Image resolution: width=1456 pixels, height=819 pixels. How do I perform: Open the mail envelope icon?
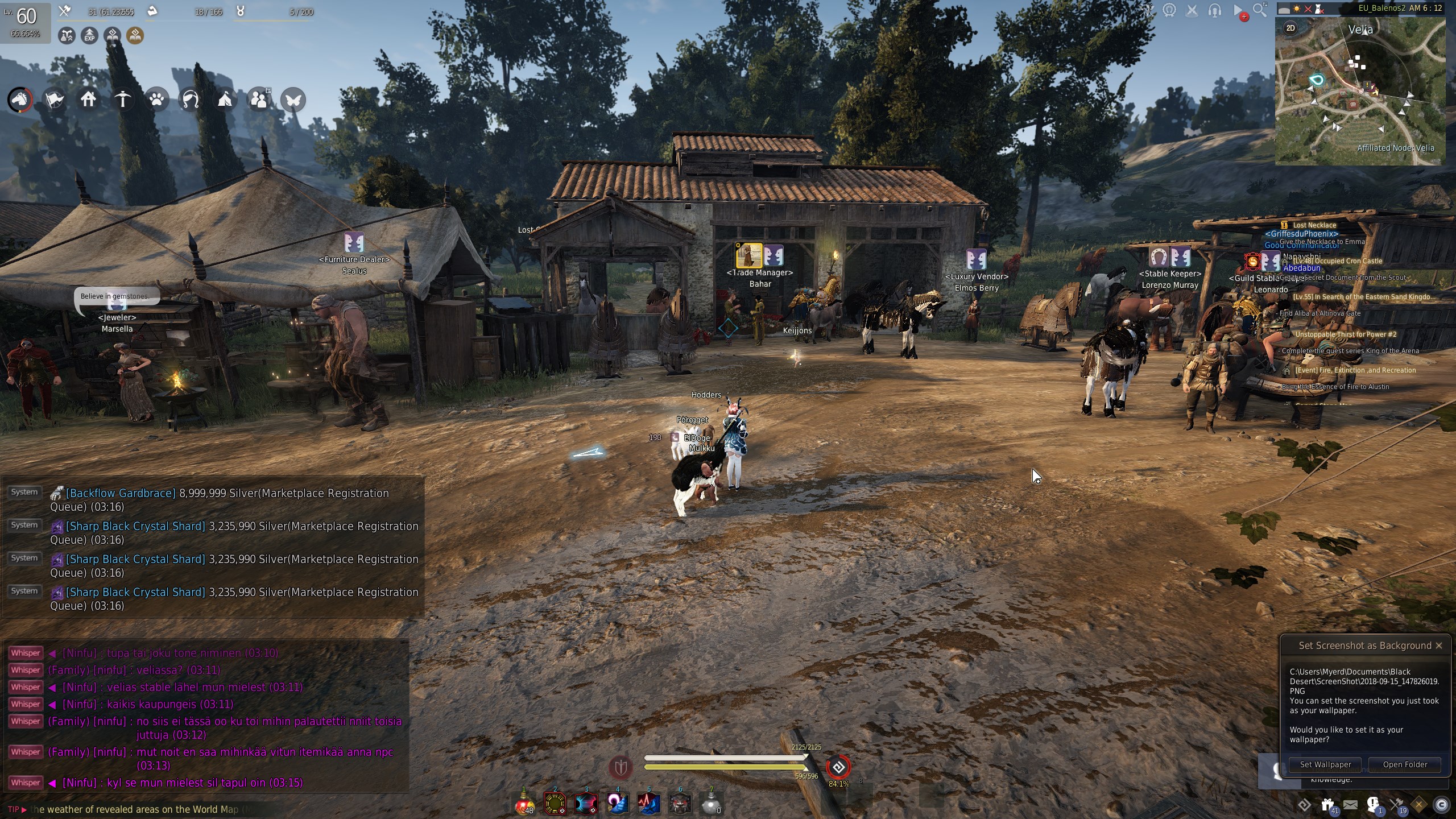click(1350, 804)
